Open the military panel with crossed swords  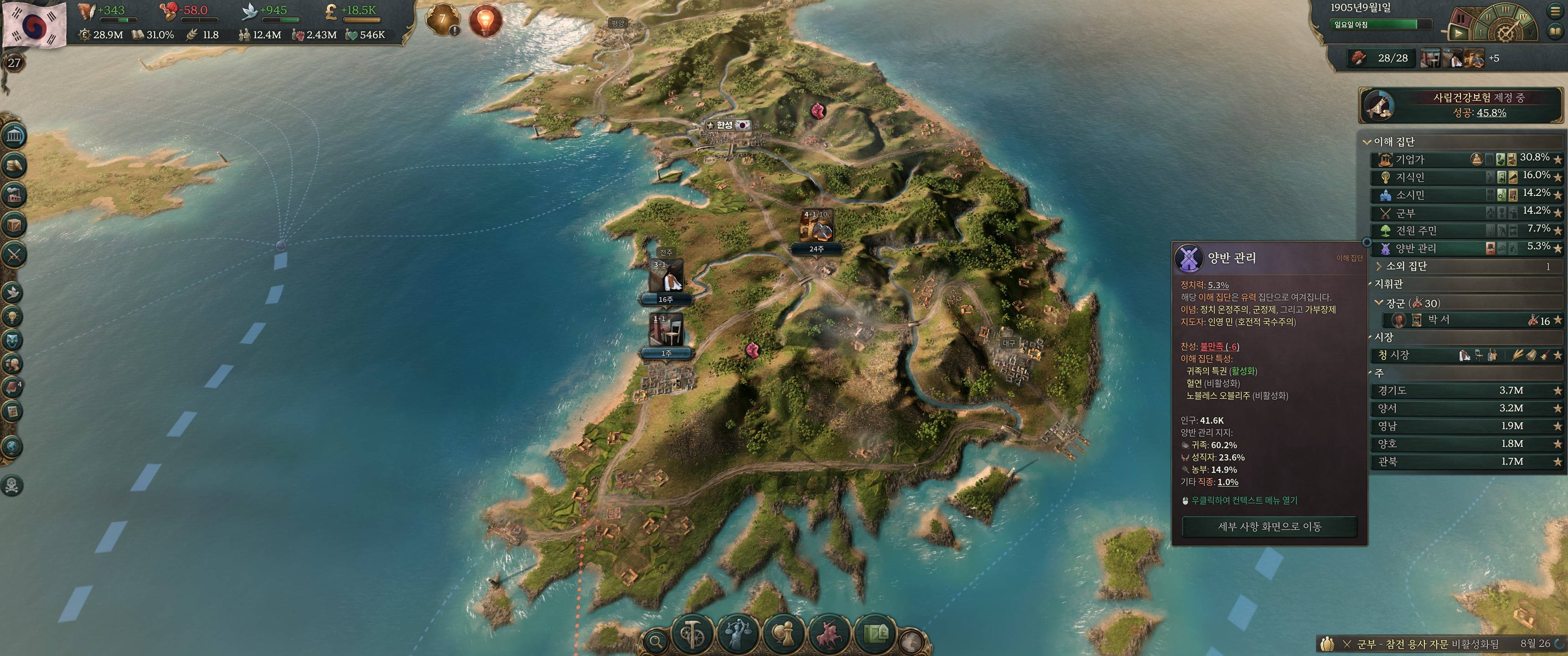[x=14, y=254]
